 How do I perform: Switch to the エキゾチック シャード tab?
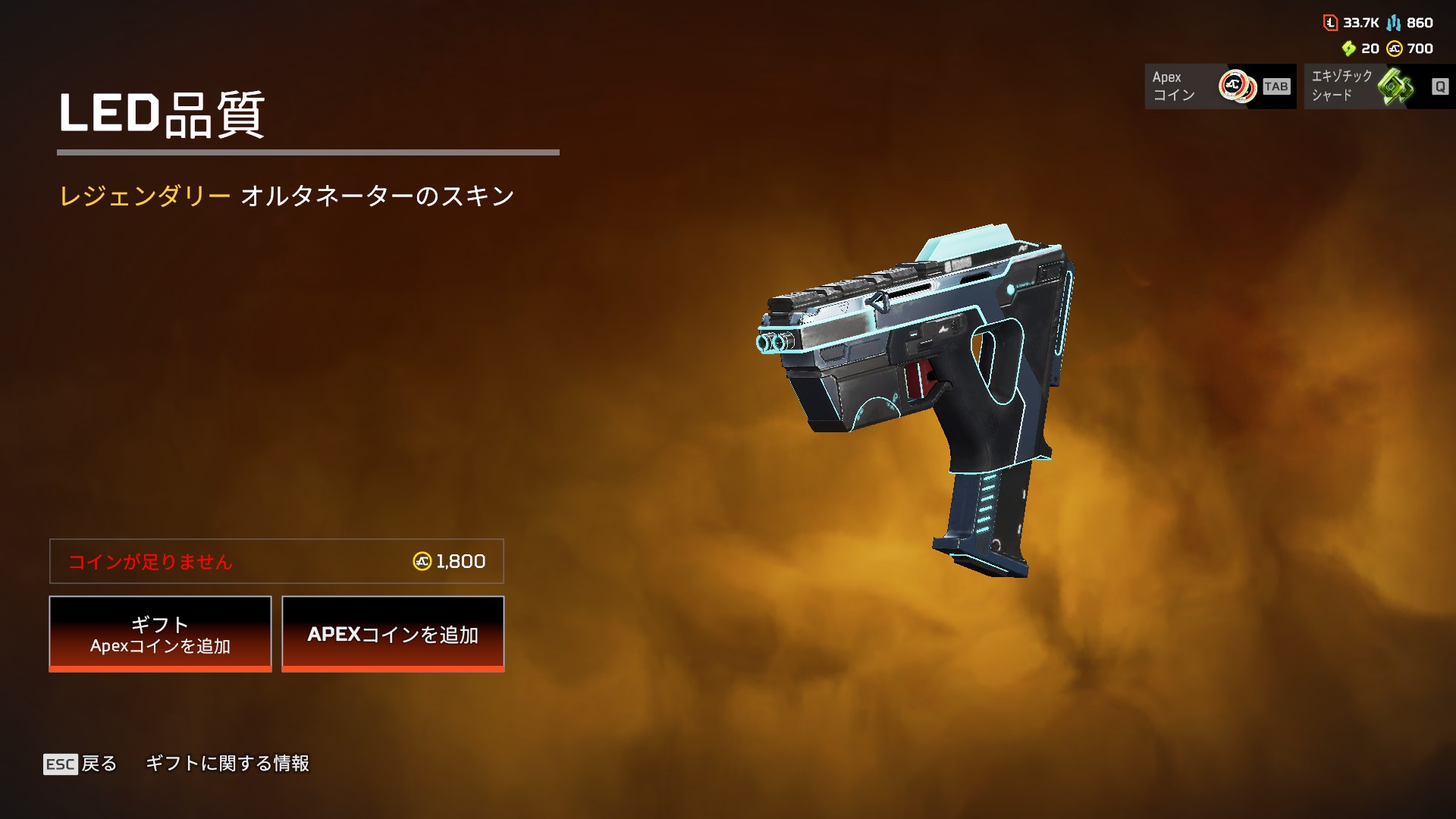click(x=1379, y=86)
